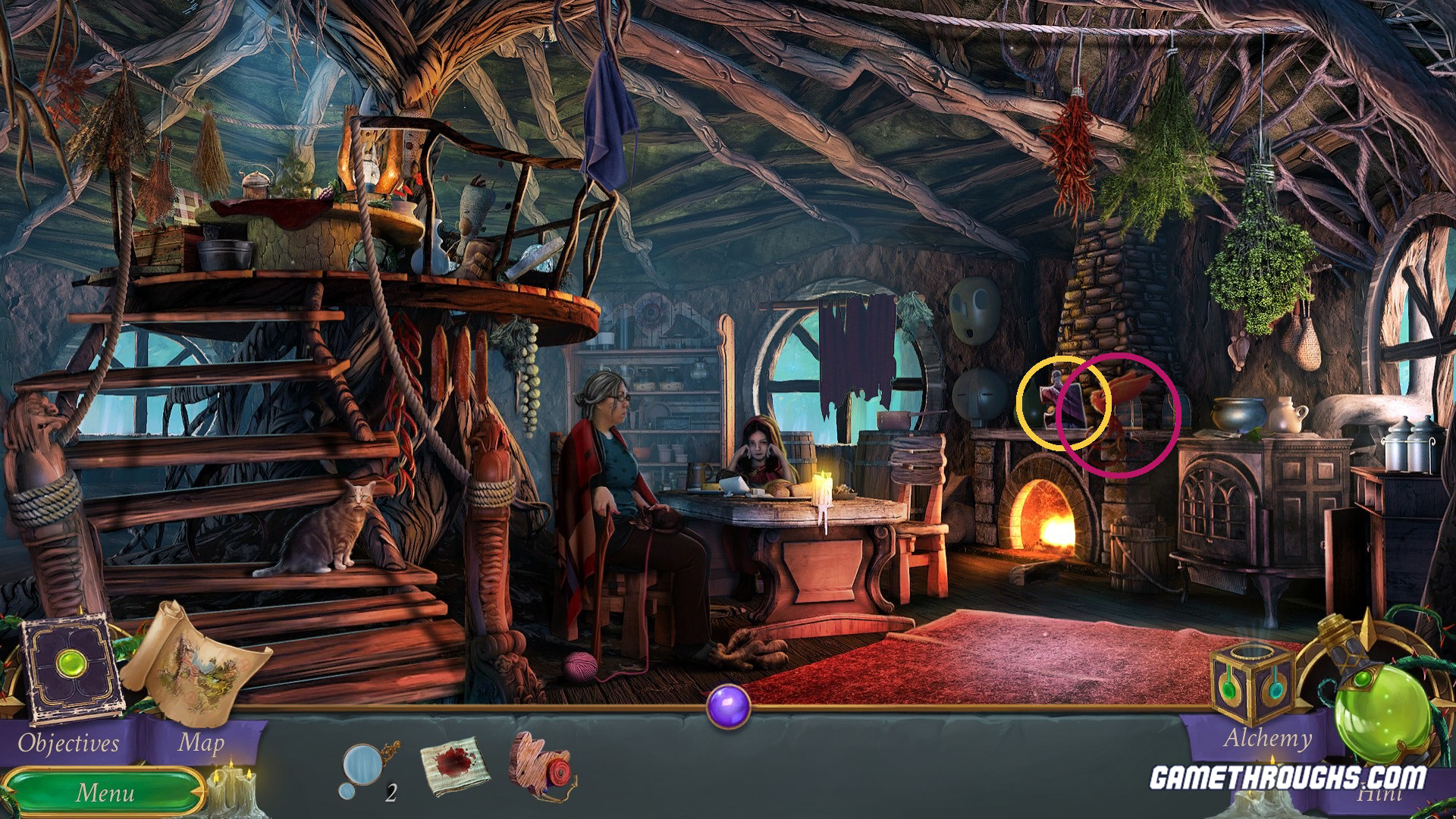Open the green Menu button
Viewport: 1456px width, 819px height.
[105, 792]
